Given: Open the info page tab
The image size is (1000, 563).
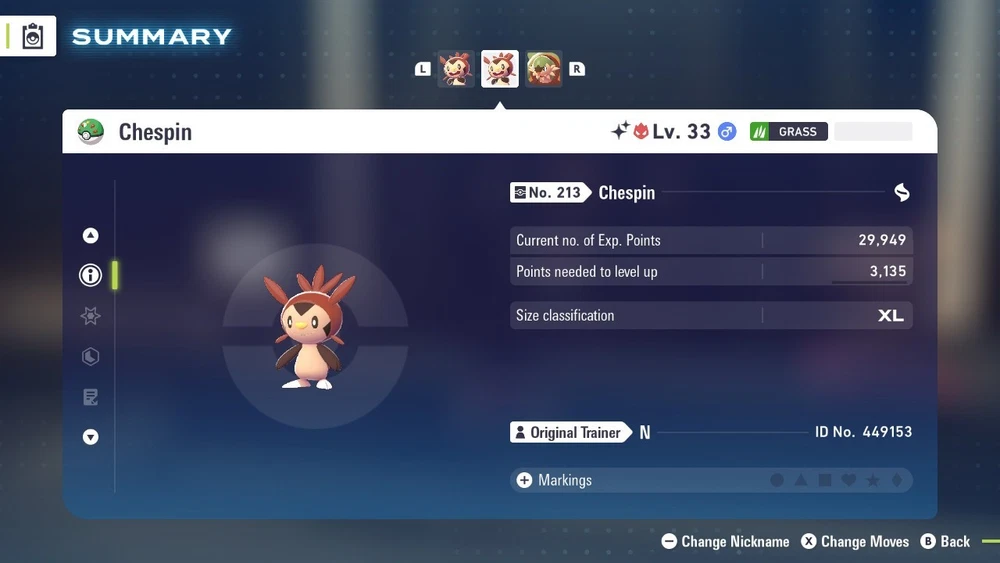Looking at the screenshot, I should (x=91, y=275).
